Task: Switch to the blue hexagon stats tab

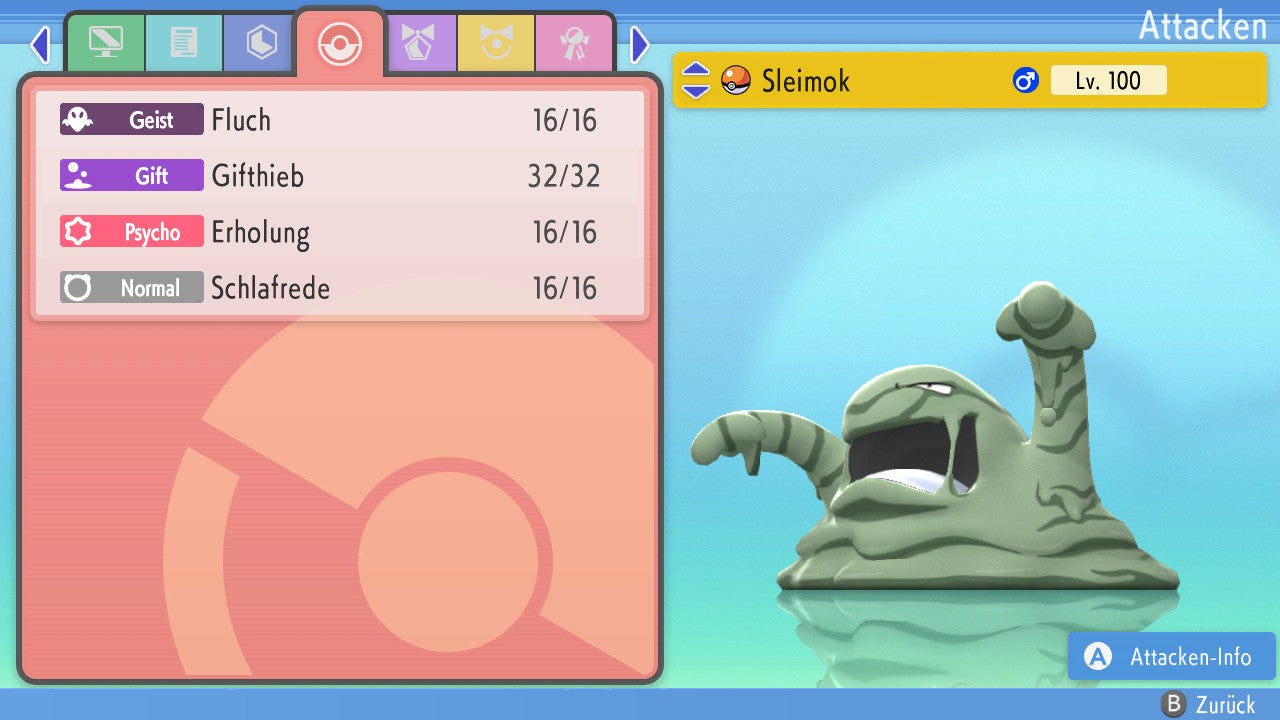Action: click(261, 43)
